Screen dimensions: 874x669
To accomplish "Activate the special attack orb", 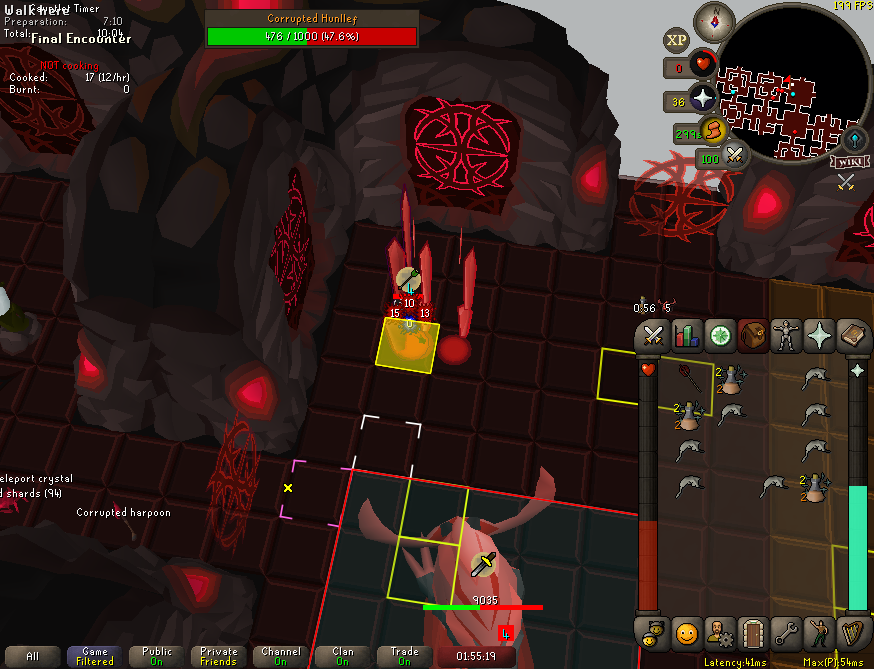I will tap(735, 156).
